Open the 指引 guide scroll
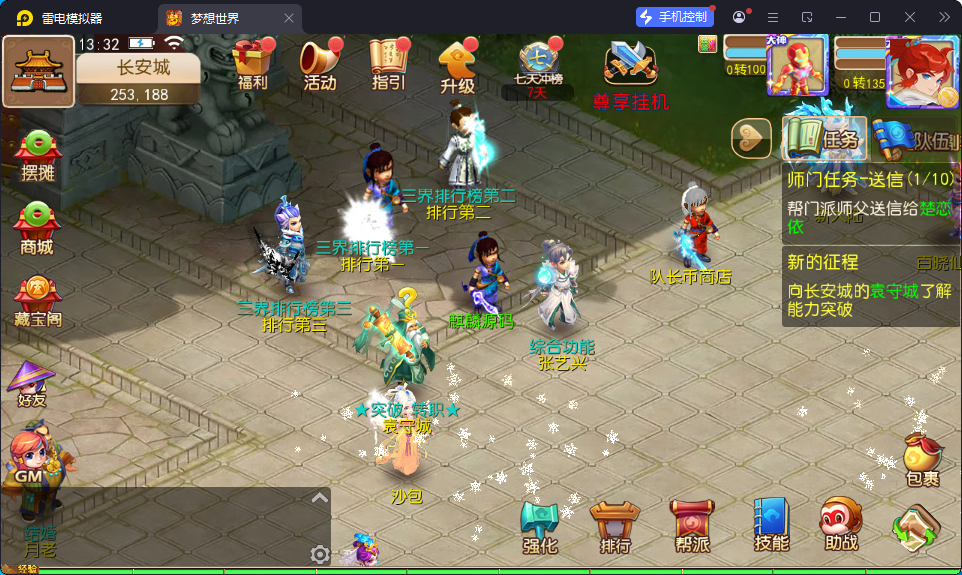The image size is (962, 575). (388, 63)
